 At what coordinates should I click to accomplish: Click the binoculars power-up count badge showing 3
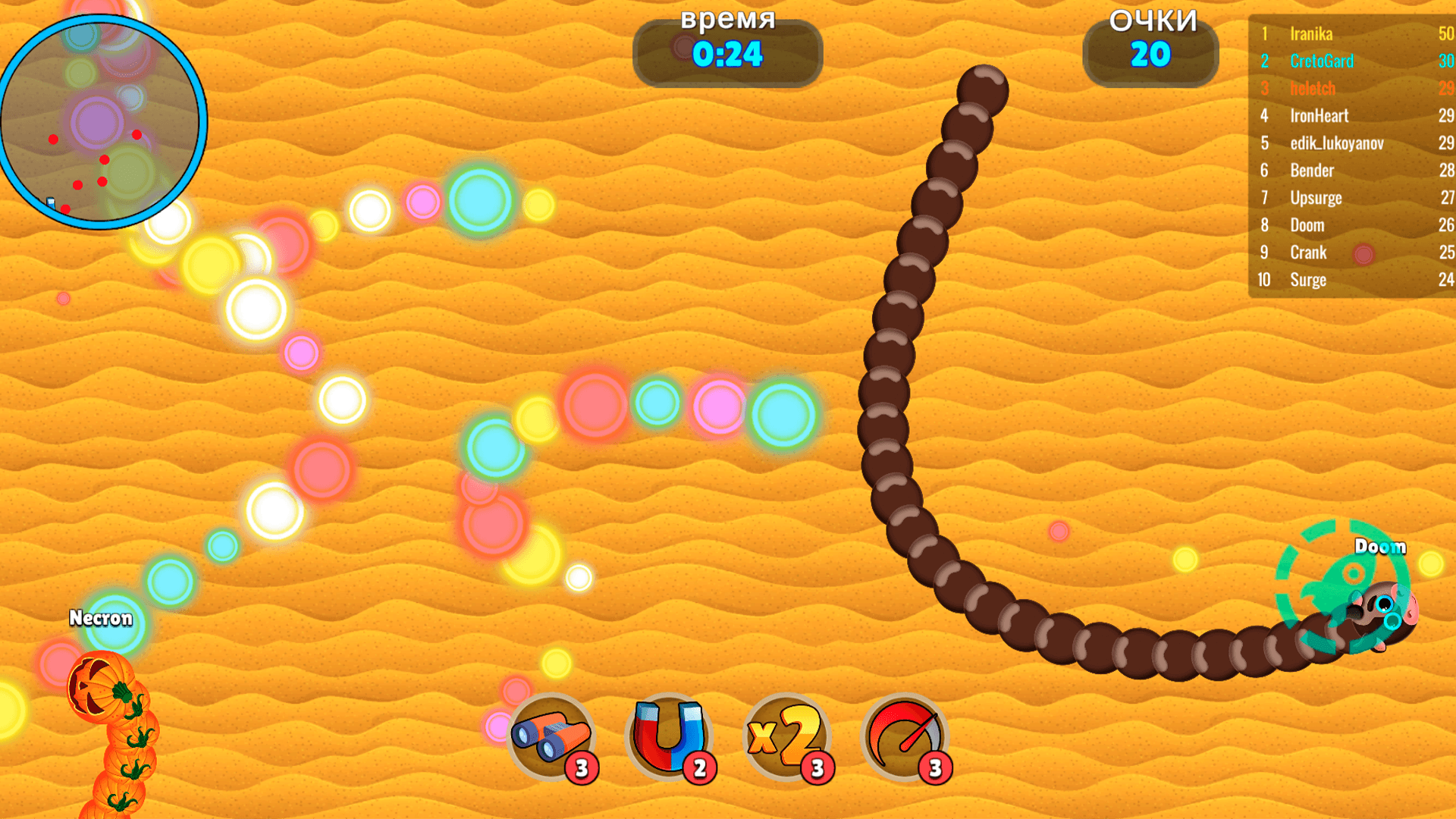point(581,767)
